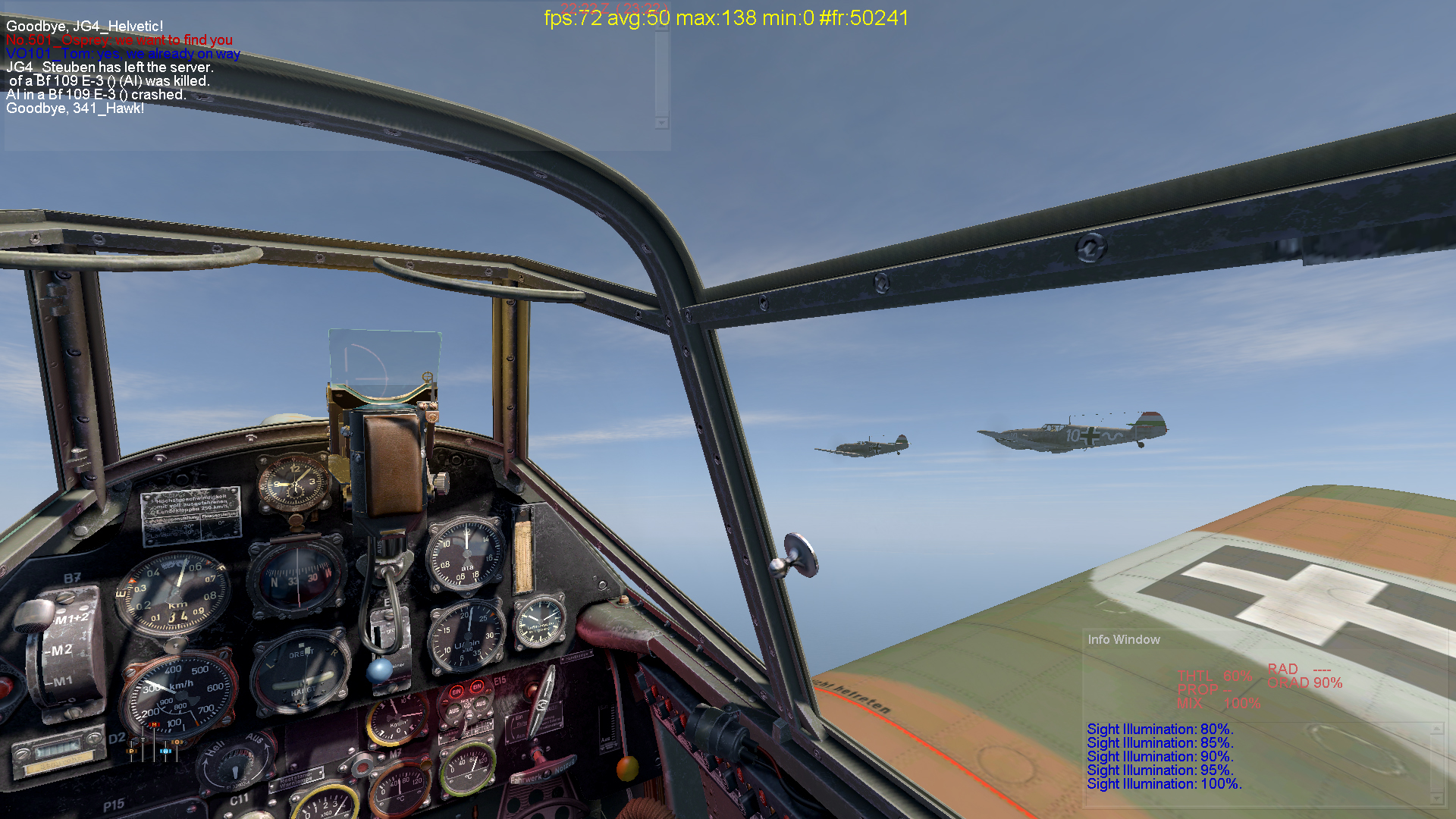Image resolution: width=1456 pixels, height=819 pixels.
Task: Select the 'Sight Illumination: 100%.' log line
Action: pyautogui.click(x=1164, y=784)
